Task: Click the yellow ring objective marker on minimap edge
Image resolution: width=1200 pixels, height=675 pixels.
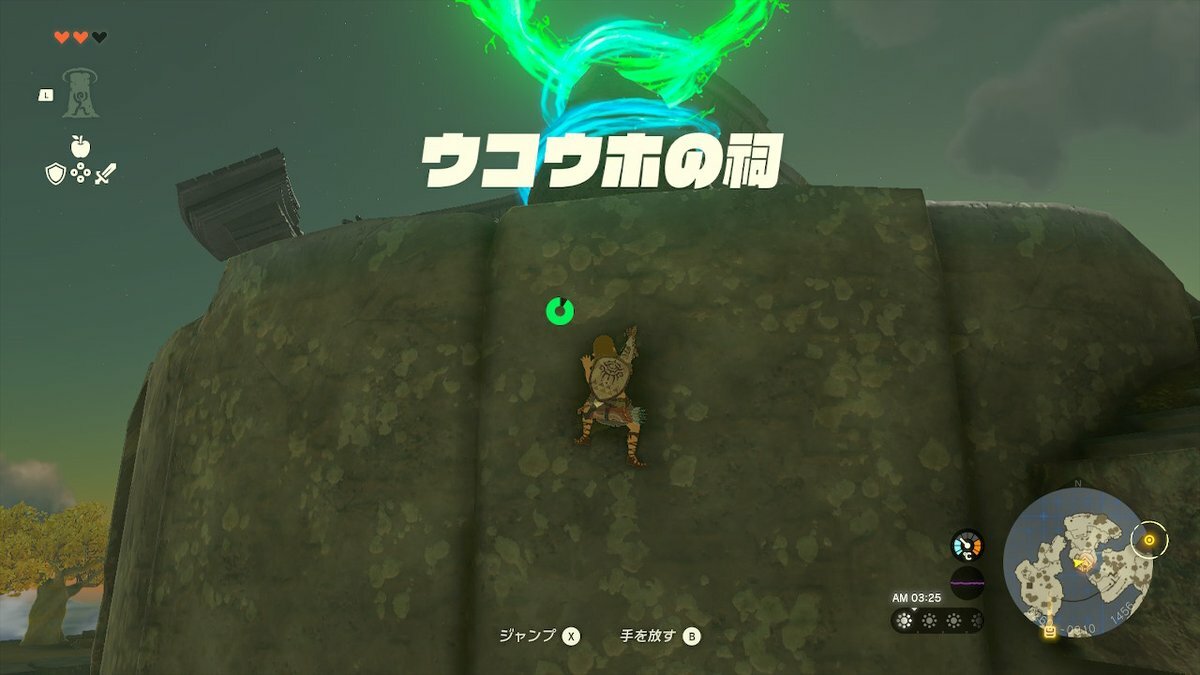Action: [1149, 540]
